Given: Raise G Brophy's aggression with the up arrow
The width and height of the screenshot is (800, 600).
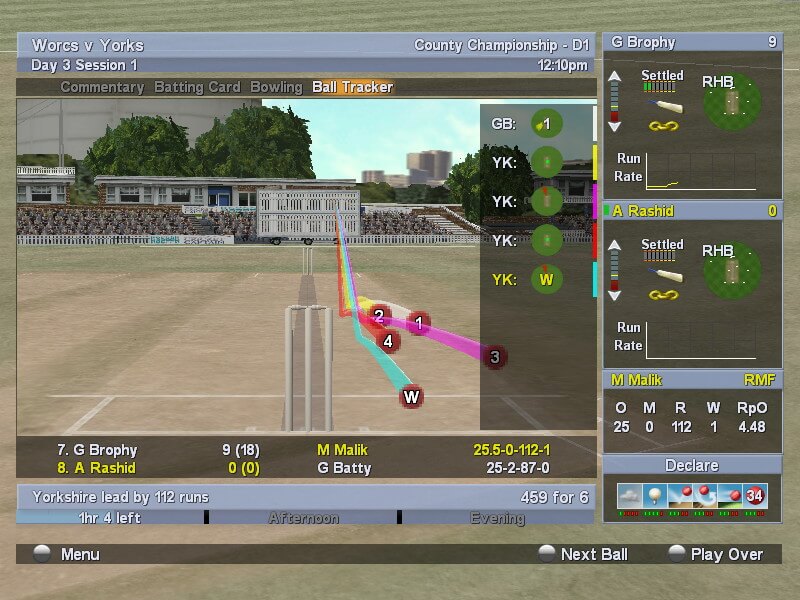Looking at the screenshot, I should tap(615, 76).
